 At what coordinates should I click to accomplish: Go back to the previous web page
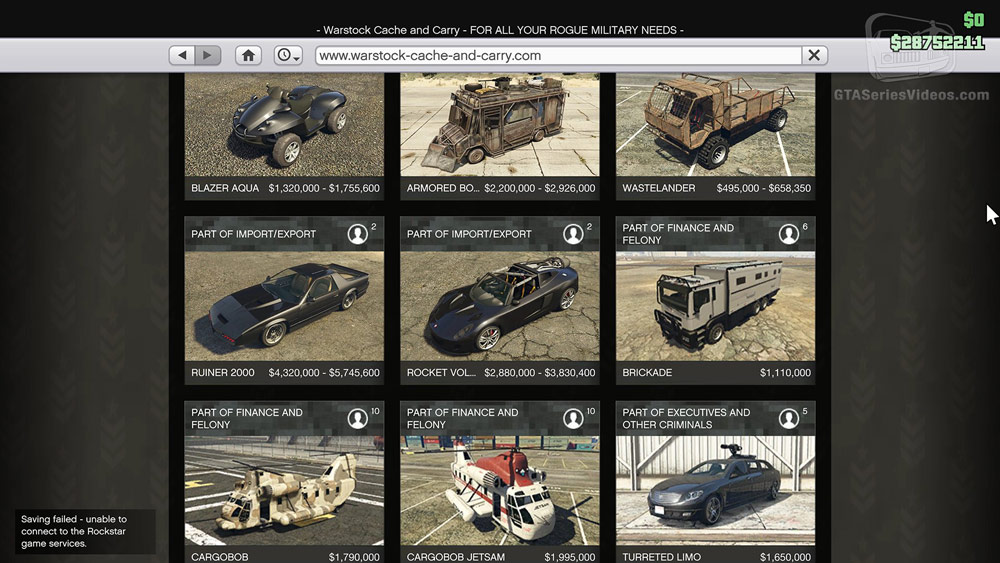[x=182, y=56]
